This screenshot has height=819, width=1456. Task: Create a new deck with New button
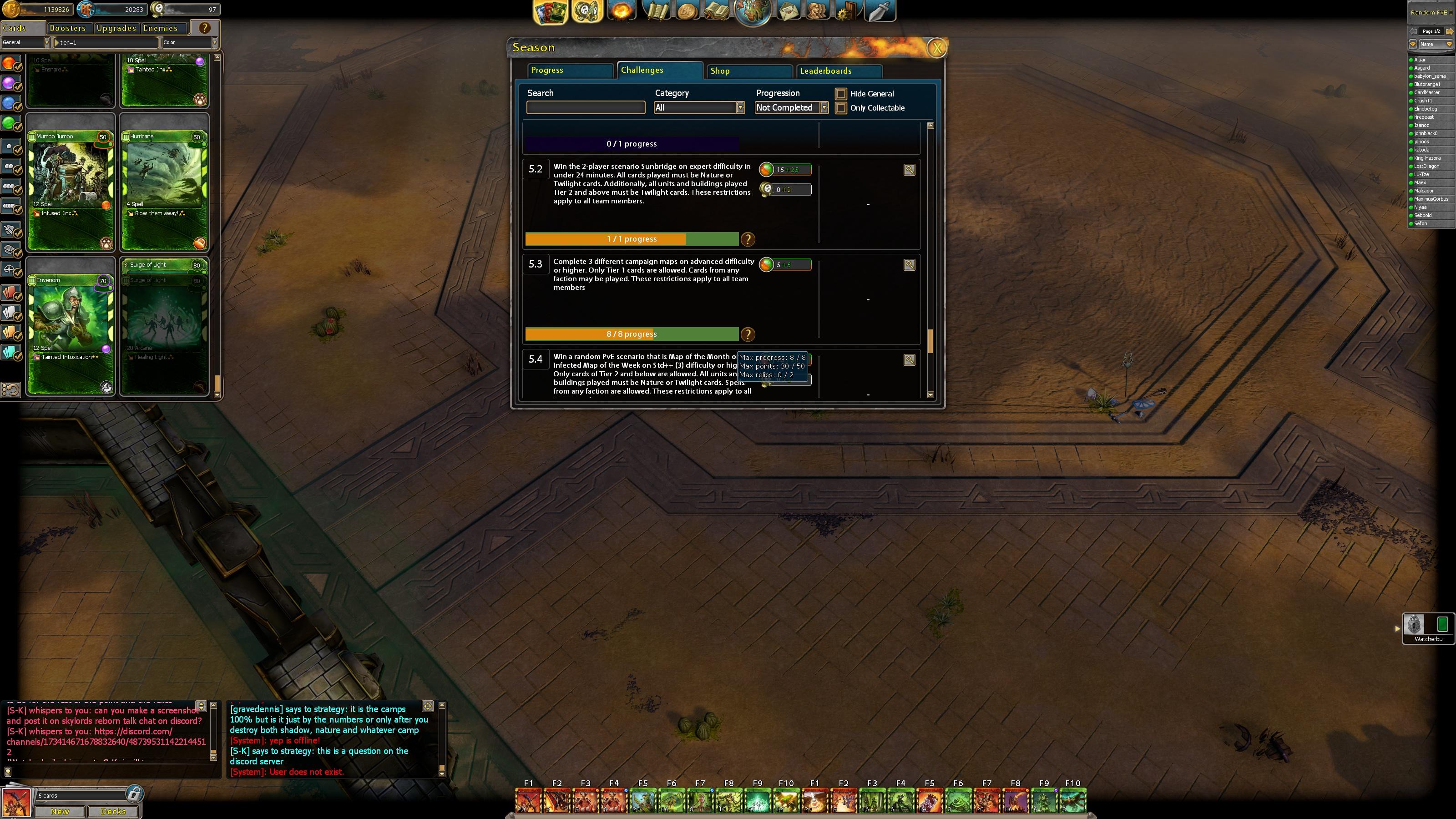[x=60, y=811]
